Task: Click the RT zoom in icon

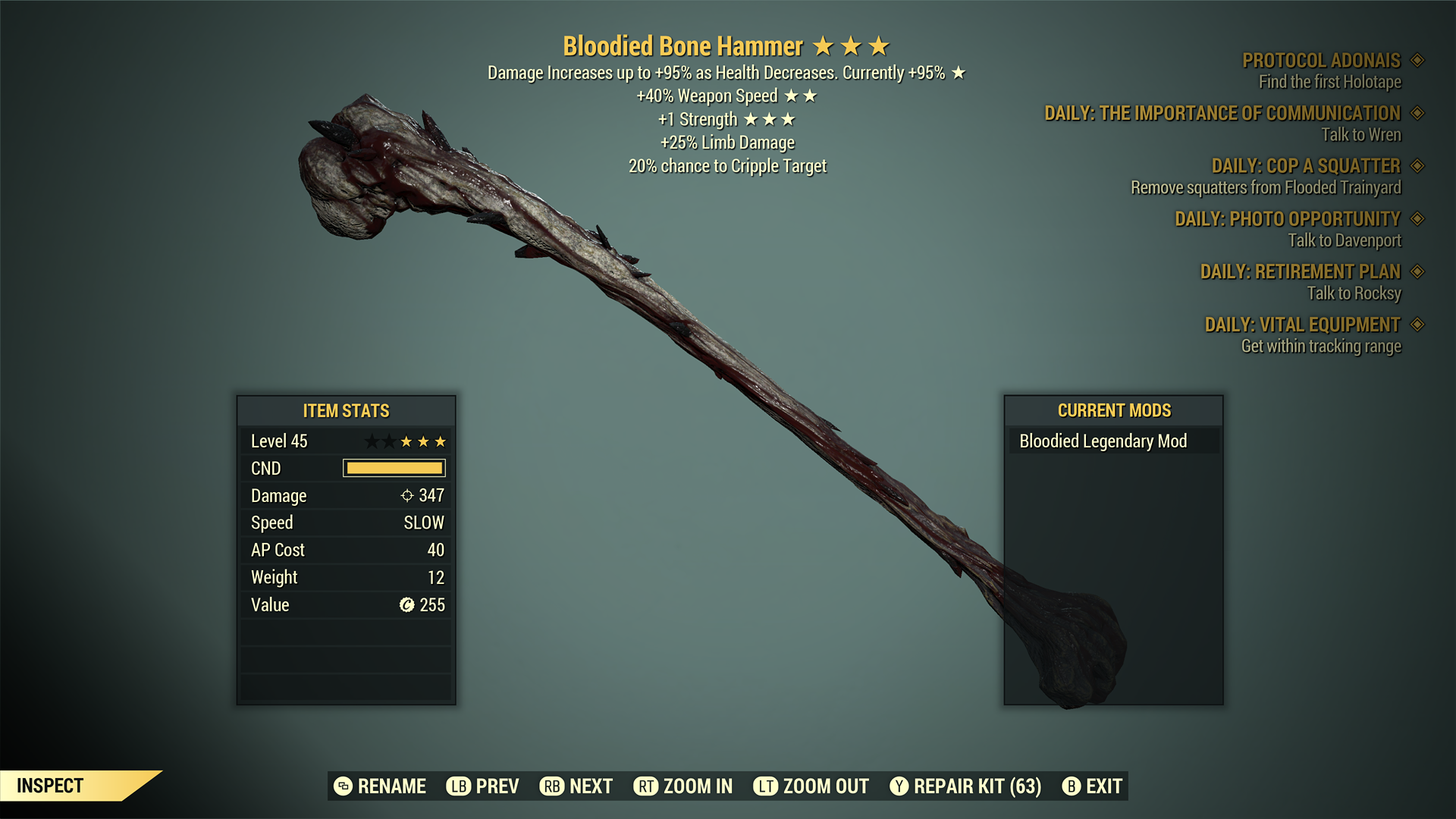Action: tap(645, 786)
